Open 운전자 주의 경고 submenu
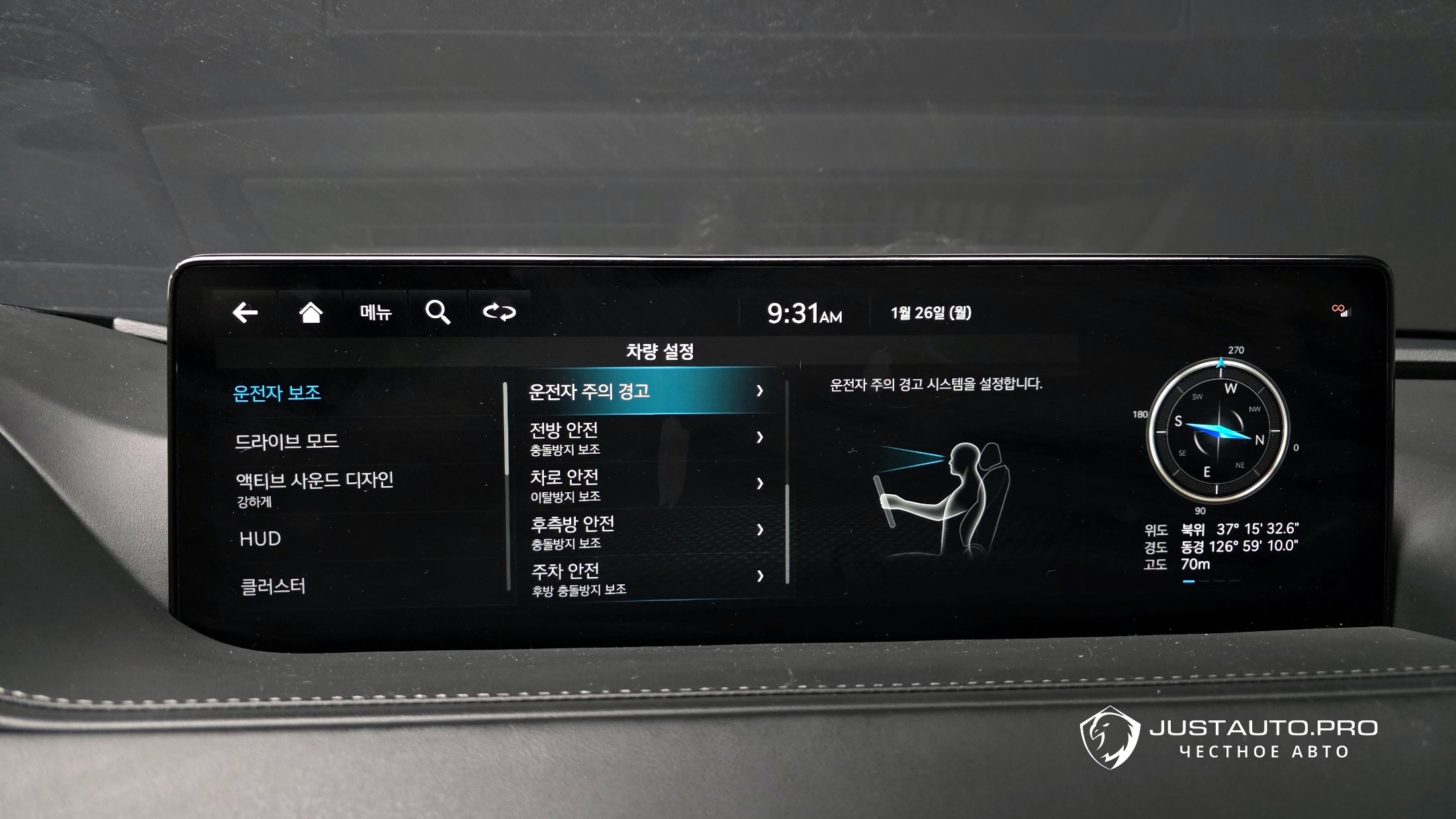Screen dimensions: 1456x819 [647, 391]
